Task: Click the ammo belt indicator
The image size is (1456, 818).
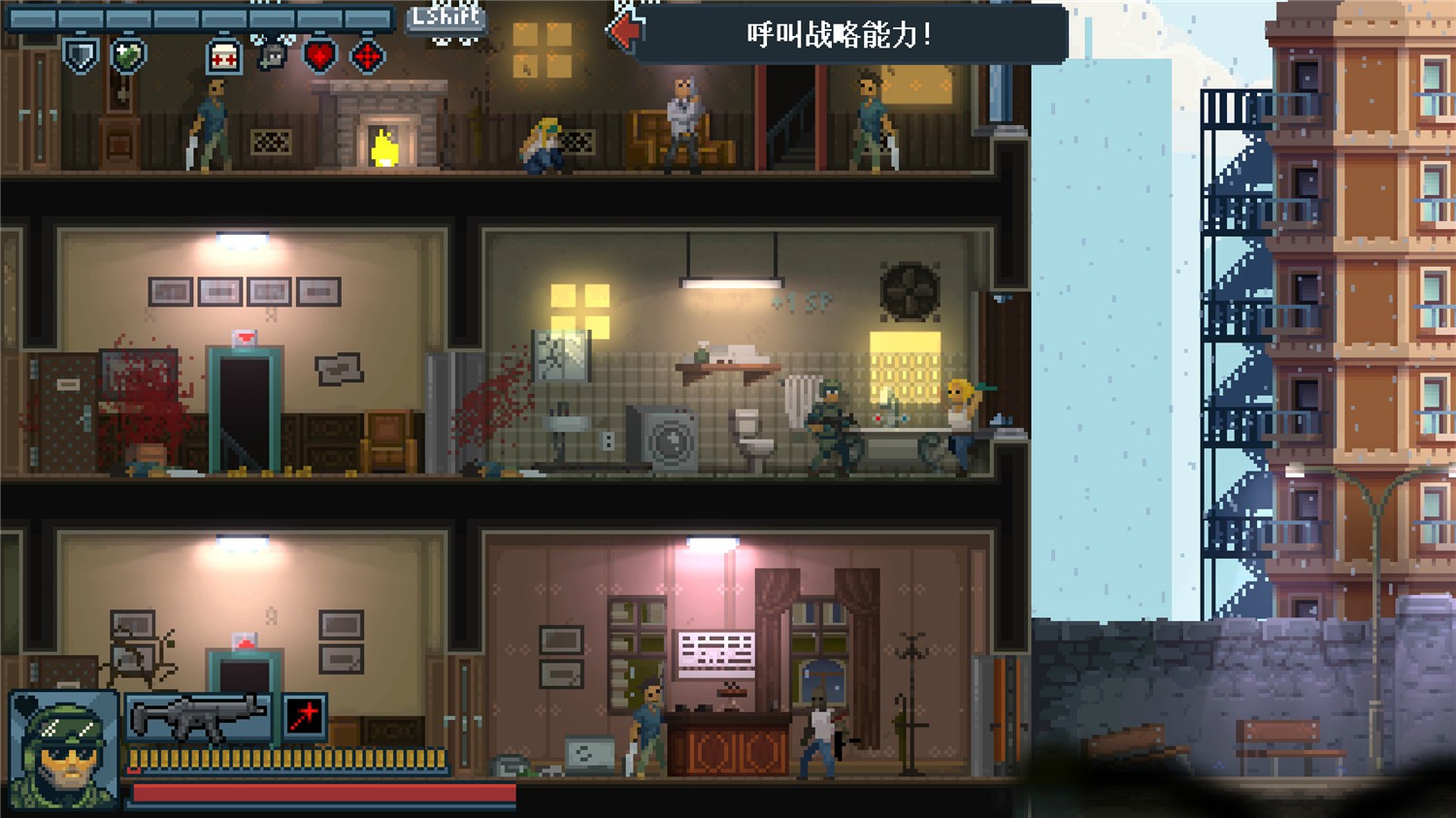Action: tap(289, 759)
